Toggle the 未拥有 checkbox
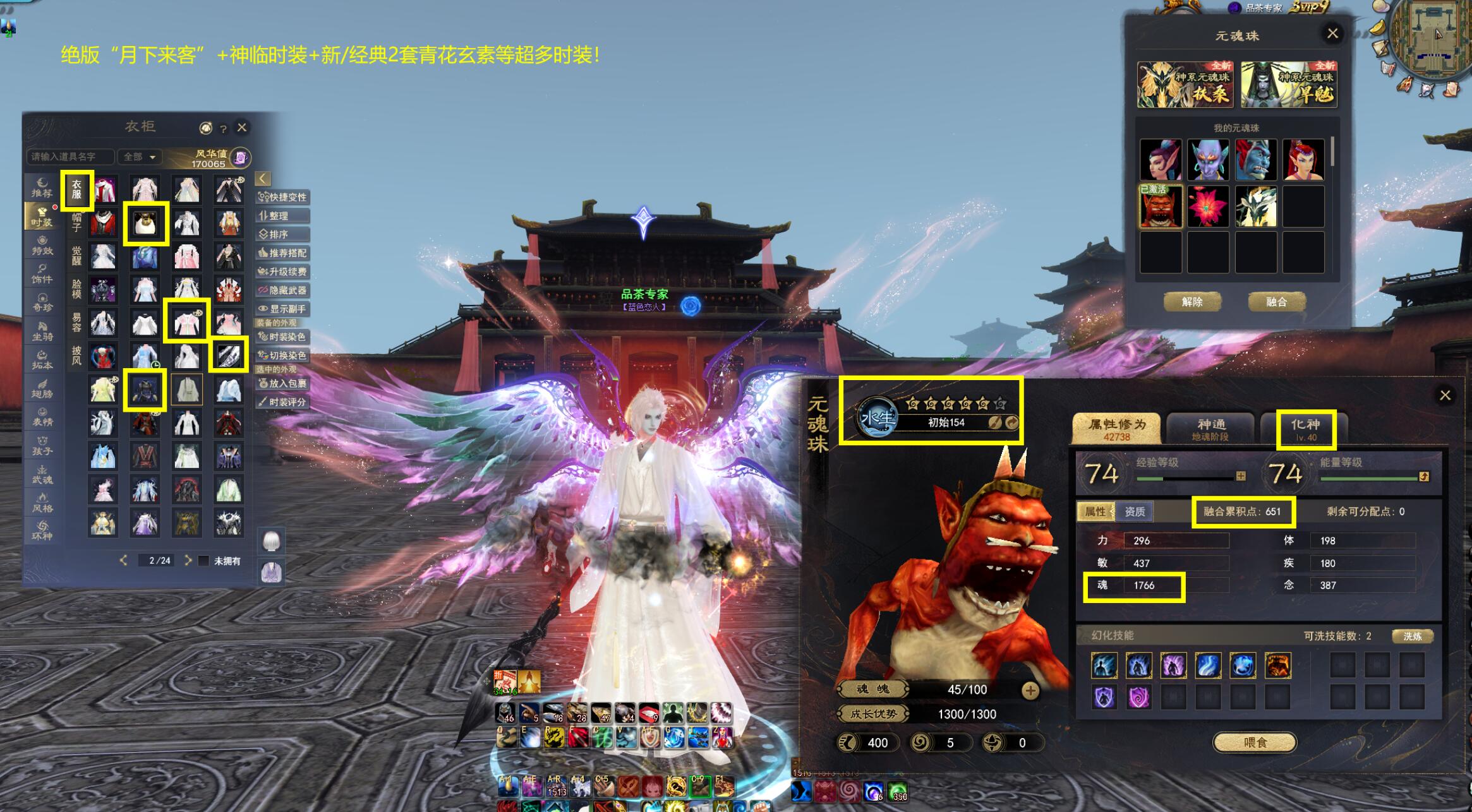 click(x=204, y=561)
